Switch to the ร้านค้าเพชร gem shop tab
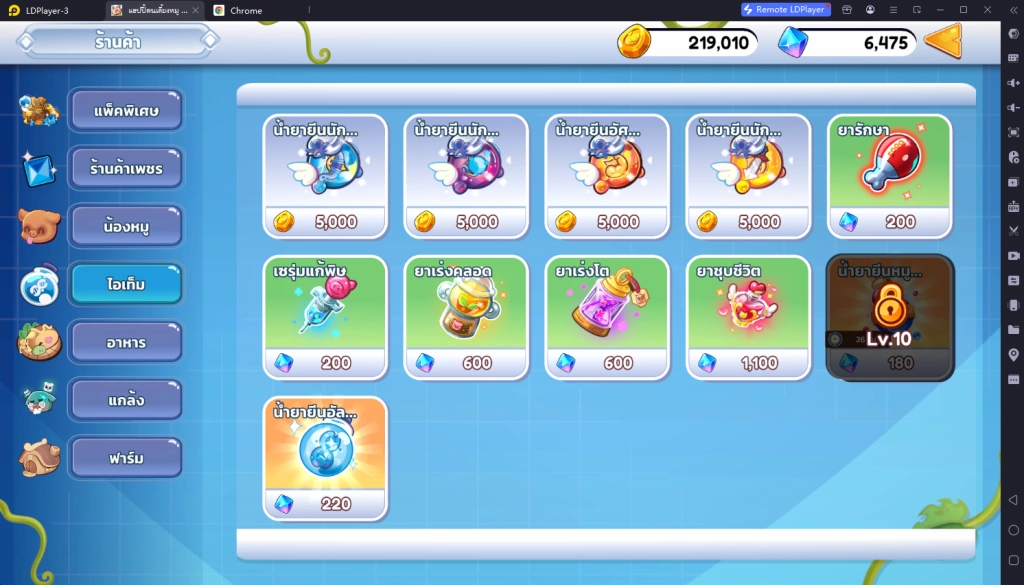 126,168
